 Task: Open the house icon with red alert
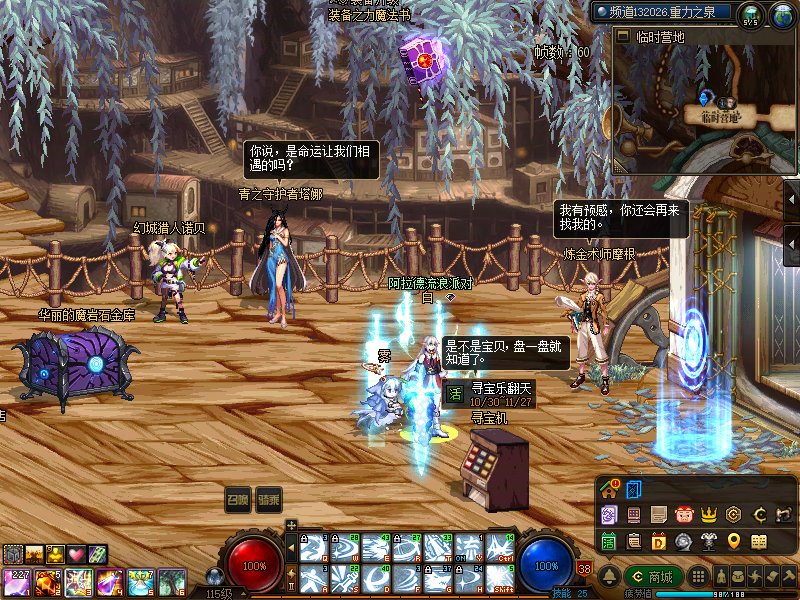pos(610,489)
